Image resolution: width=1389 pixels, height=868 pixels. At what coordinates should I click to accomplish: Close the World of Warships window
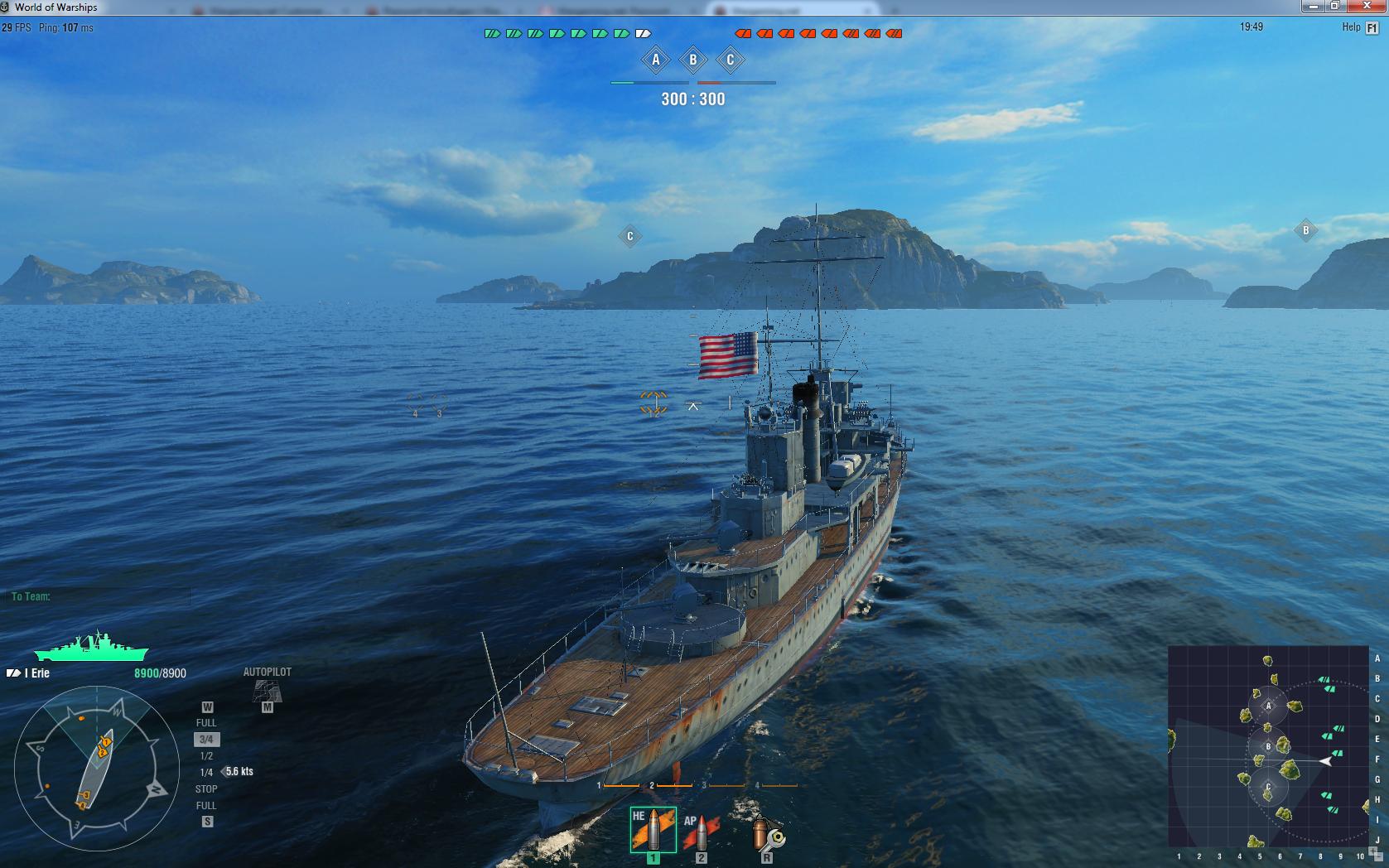pyautogui.click(x=1367, y=7)
